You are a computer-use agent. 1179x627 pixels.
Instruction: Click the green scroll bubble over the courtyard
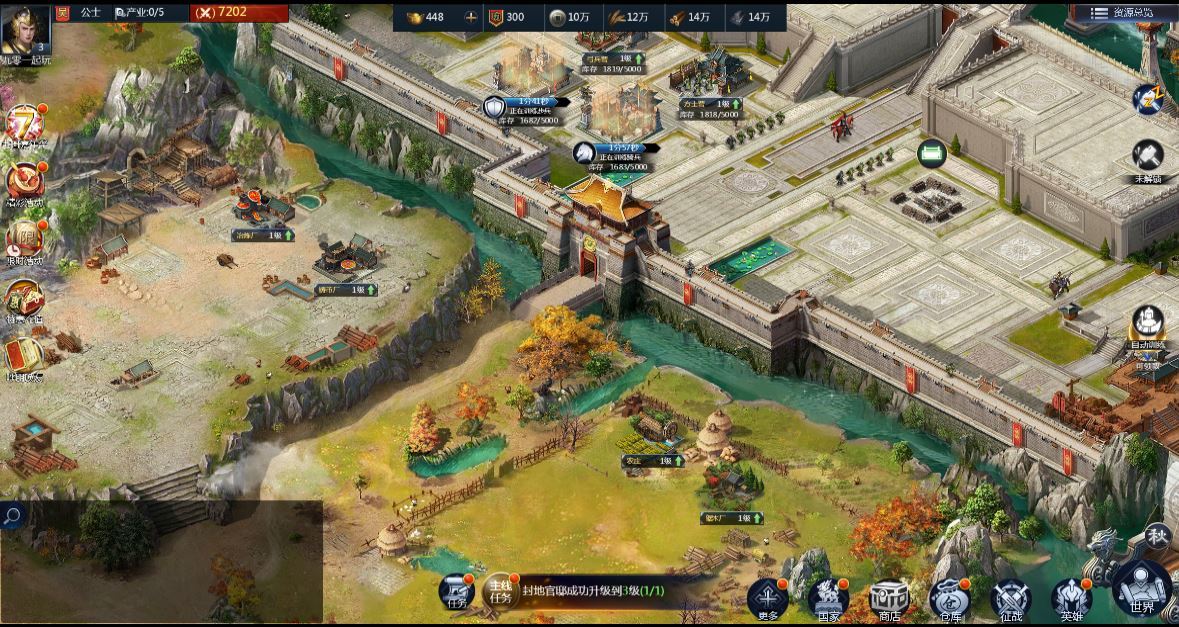(932, 154)
